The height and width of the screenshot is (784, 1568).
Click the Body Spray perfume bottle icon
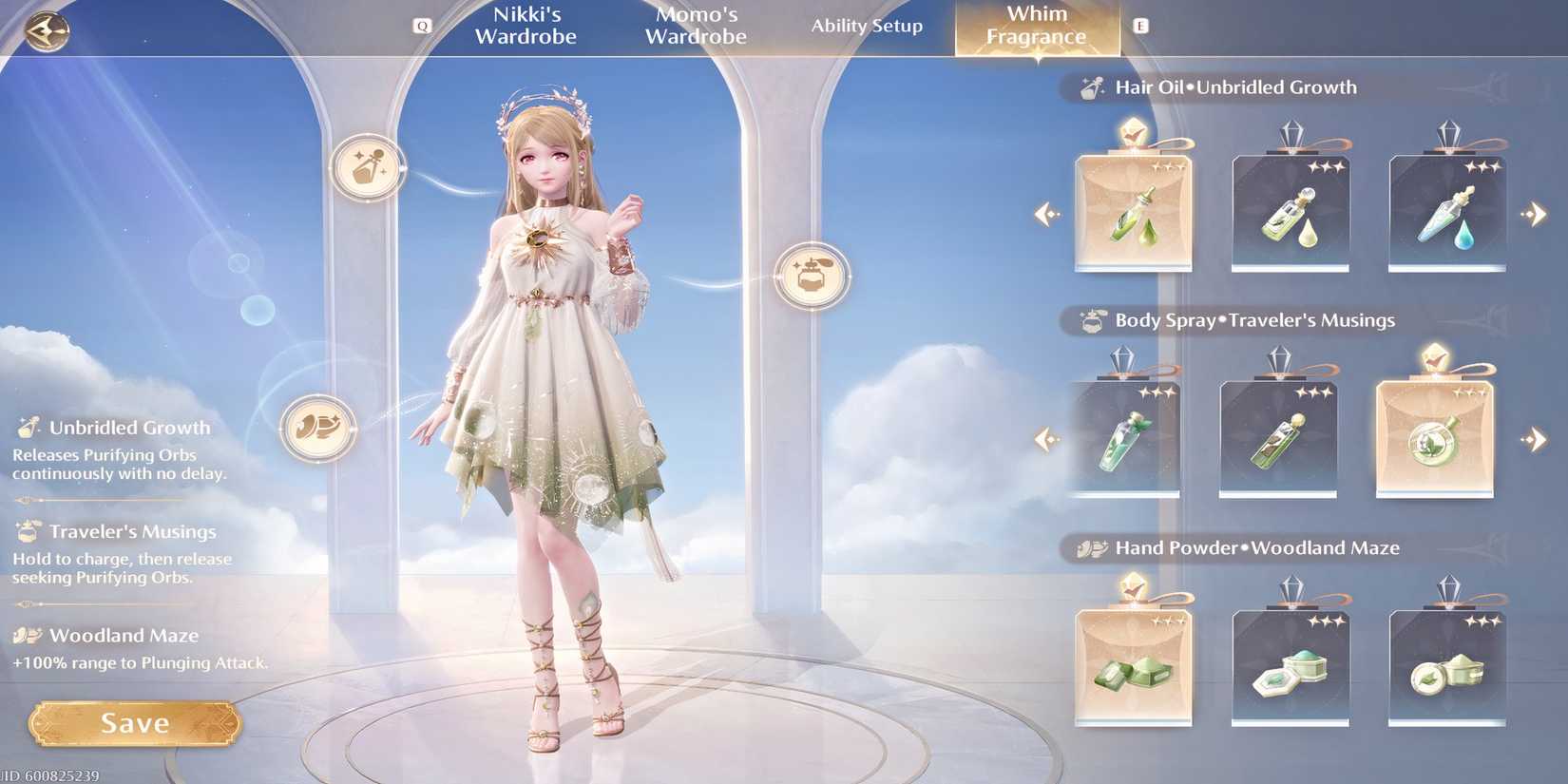click(x=813, y=275)
